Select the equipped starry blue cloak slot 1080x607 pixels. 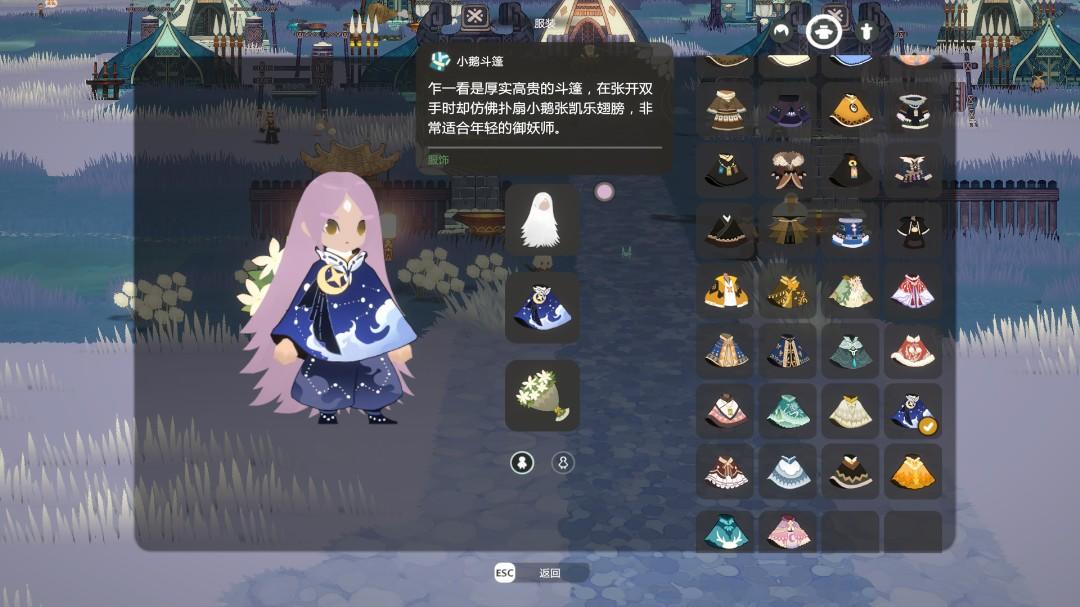pos(542,308)
